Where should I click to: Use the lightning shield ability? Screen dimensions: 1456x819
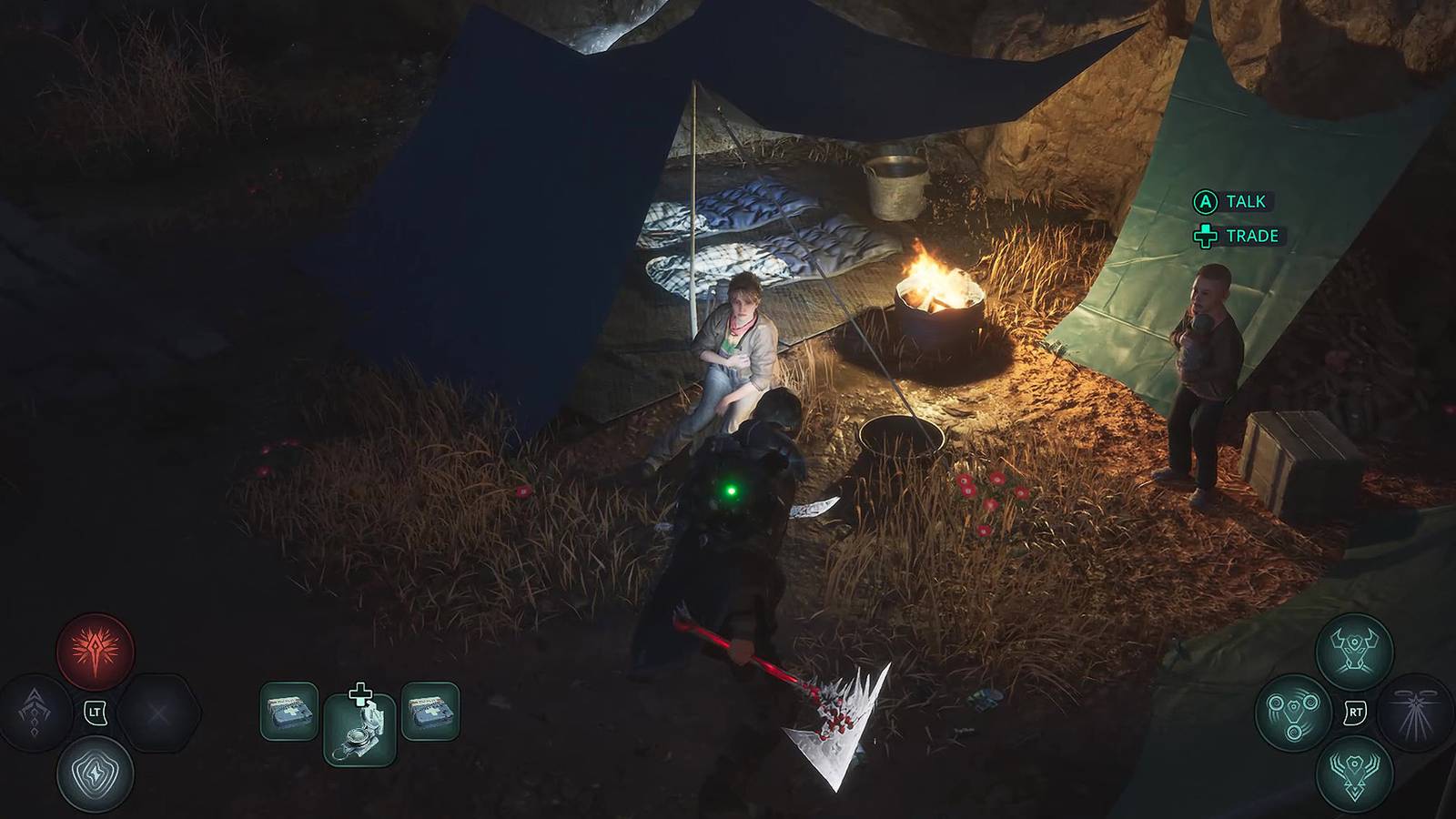tap(96, 773)
